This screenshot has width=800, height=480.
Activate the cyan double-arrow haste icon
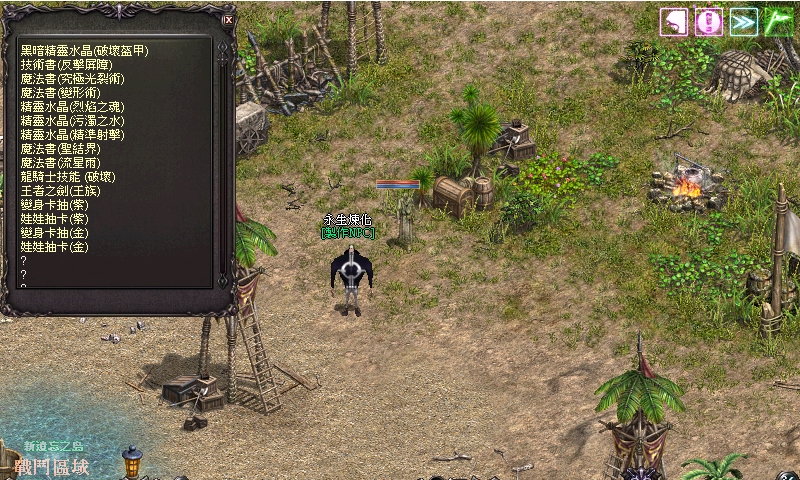tap(744, 22)
